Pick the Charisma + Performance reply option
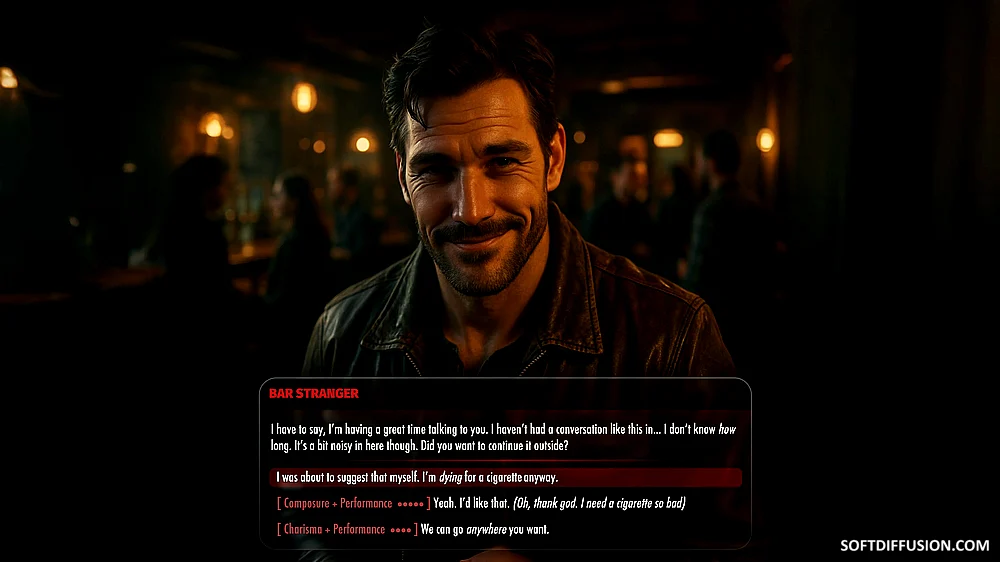Screen dimensions: 1000x562 point(412,529)
